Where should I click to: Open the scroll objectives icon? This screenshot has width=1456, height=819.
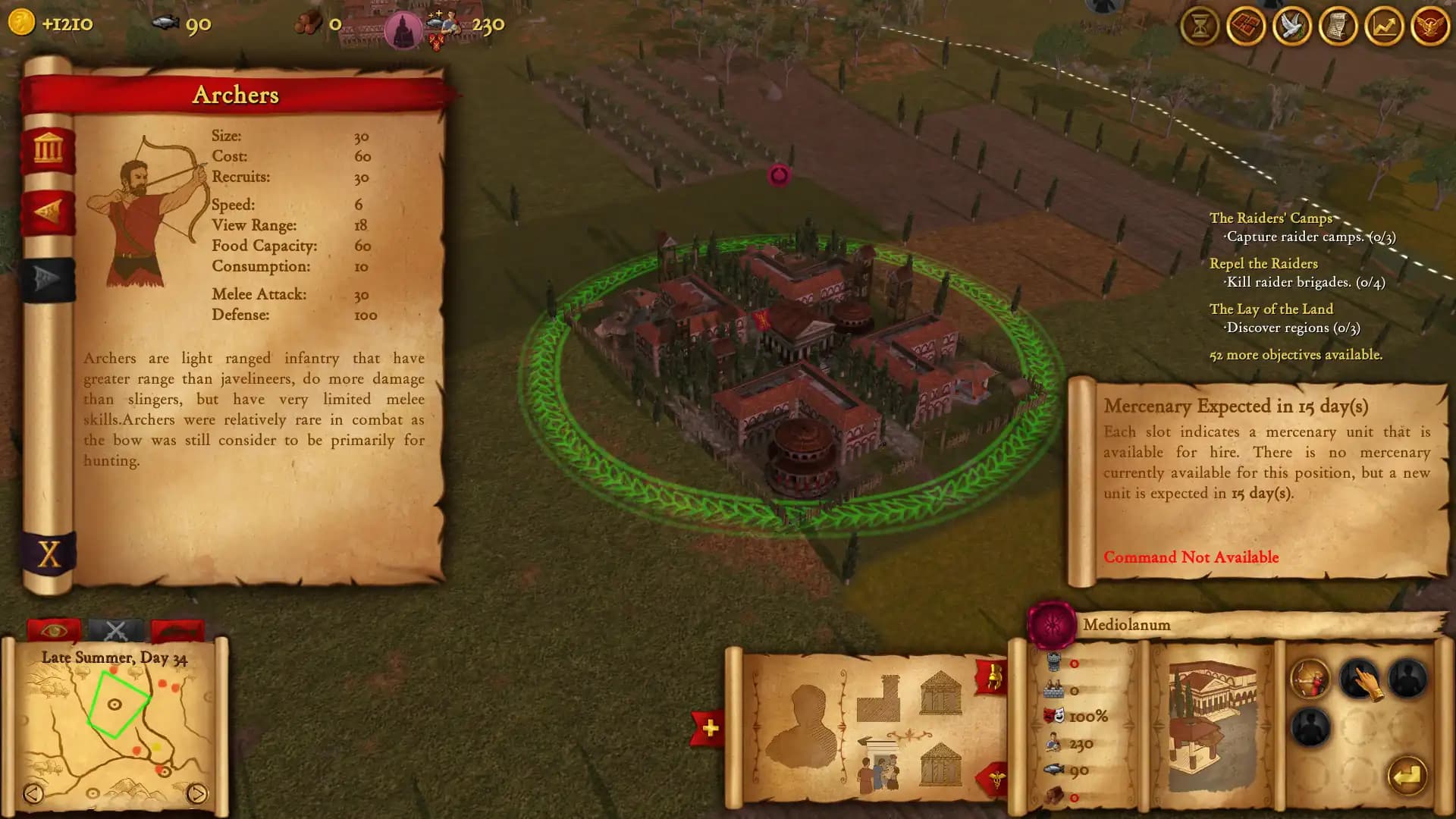[1337, 25]
